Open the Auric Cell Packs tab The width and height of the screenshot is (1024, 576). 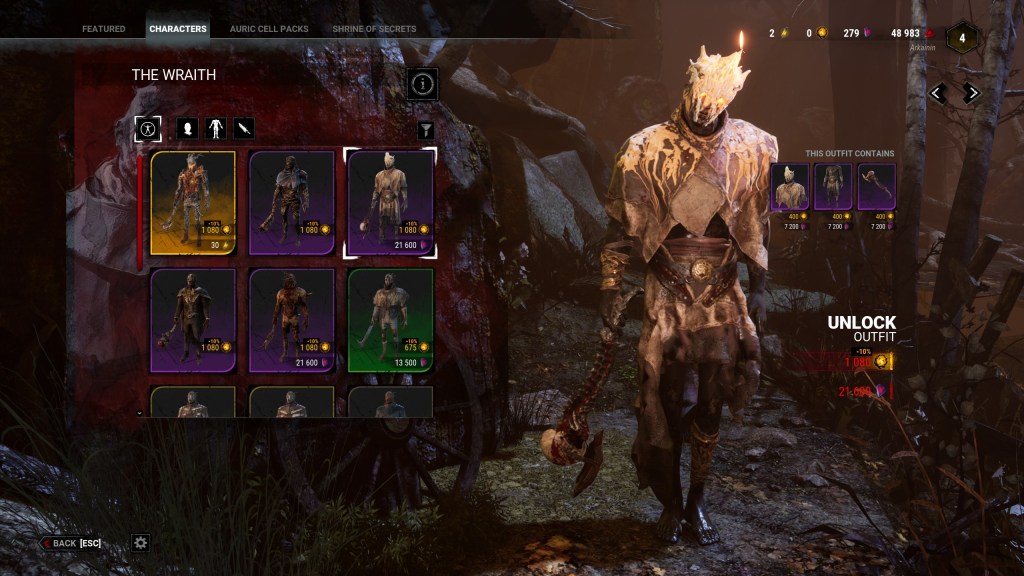[x=270, y=29]
